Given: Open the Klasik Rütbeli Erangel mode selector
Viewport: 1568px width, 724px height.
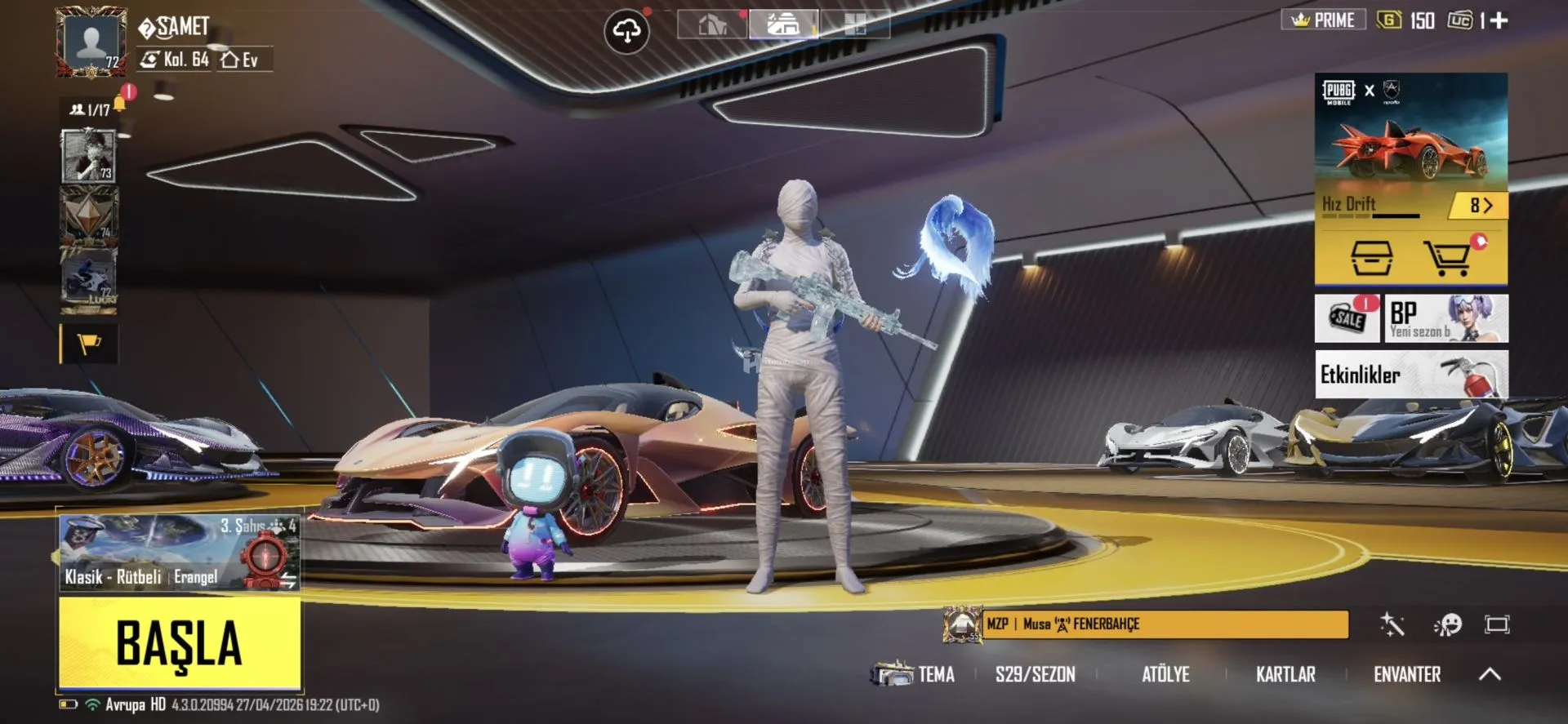Looking at the screenshot, I should (x=180, y=552).
